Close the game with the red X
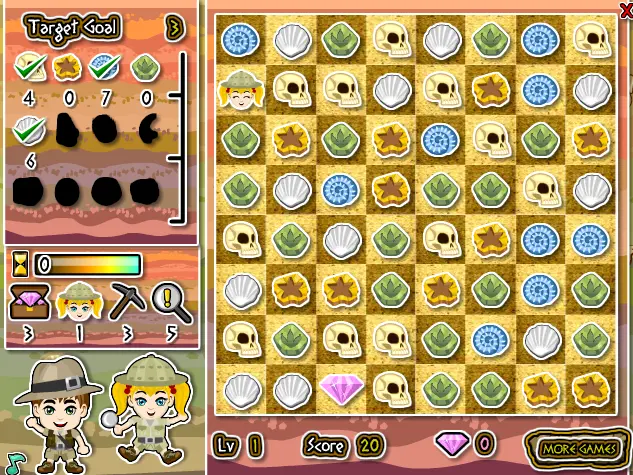This screenshot has width=633, height=475. click(x=626, y=8)
